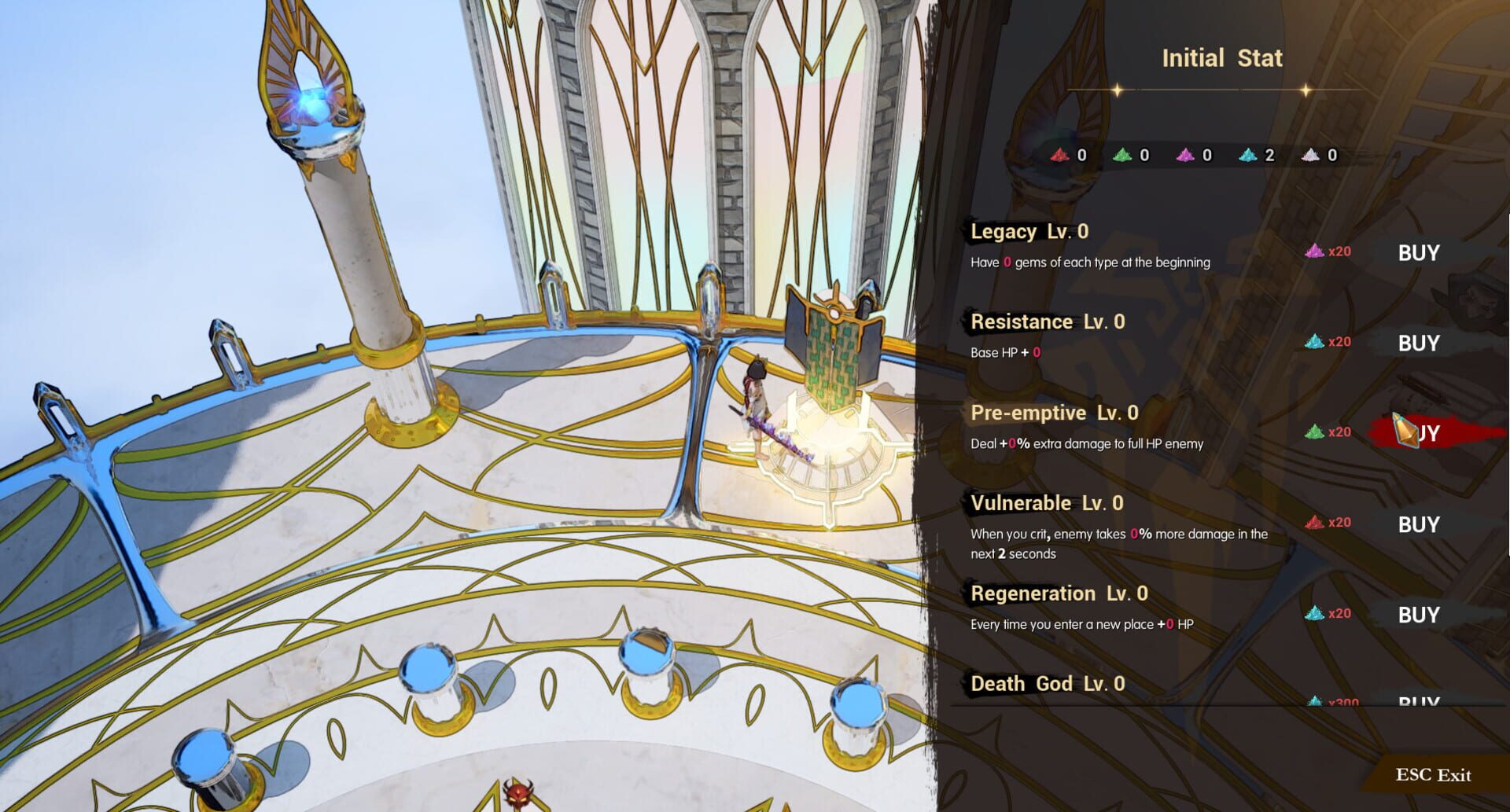Screen dimensions: 1510x812
Task: Buy the Regeneration upgrade
Action: click(1420, 614)
